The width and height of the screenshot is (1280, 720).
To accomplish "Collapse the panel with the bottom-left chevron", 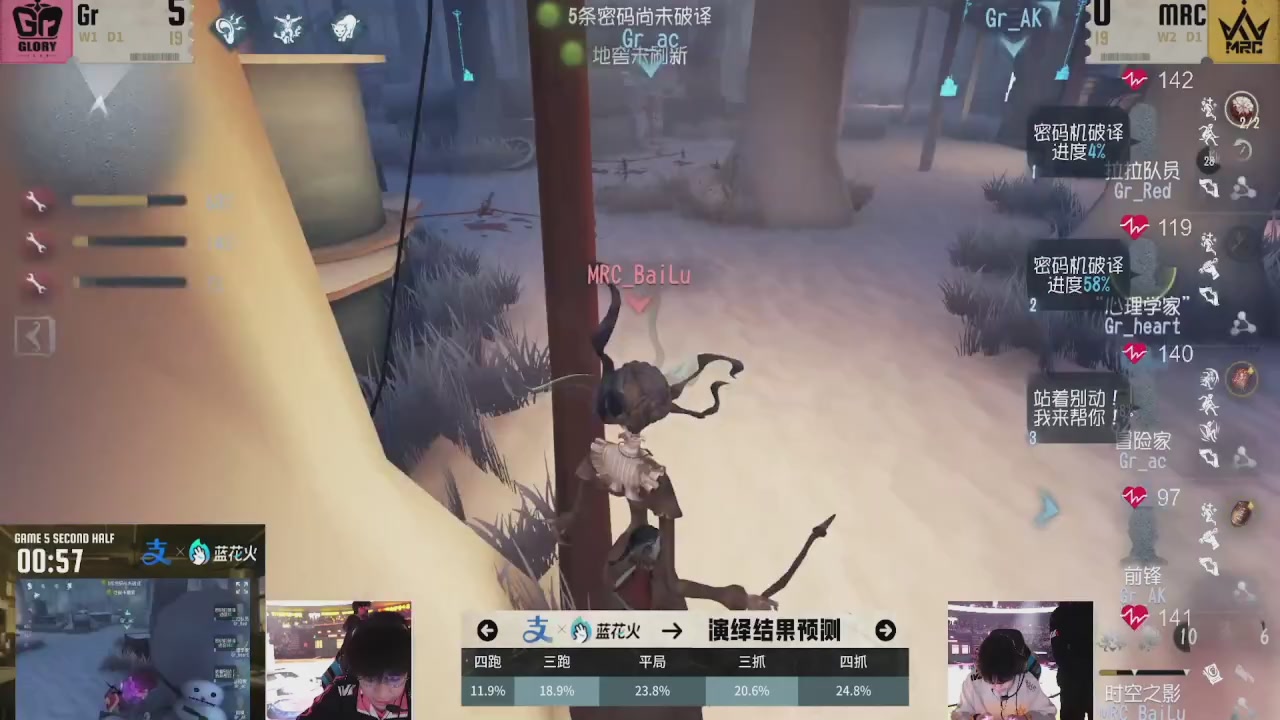I will [x=33, y=336].
